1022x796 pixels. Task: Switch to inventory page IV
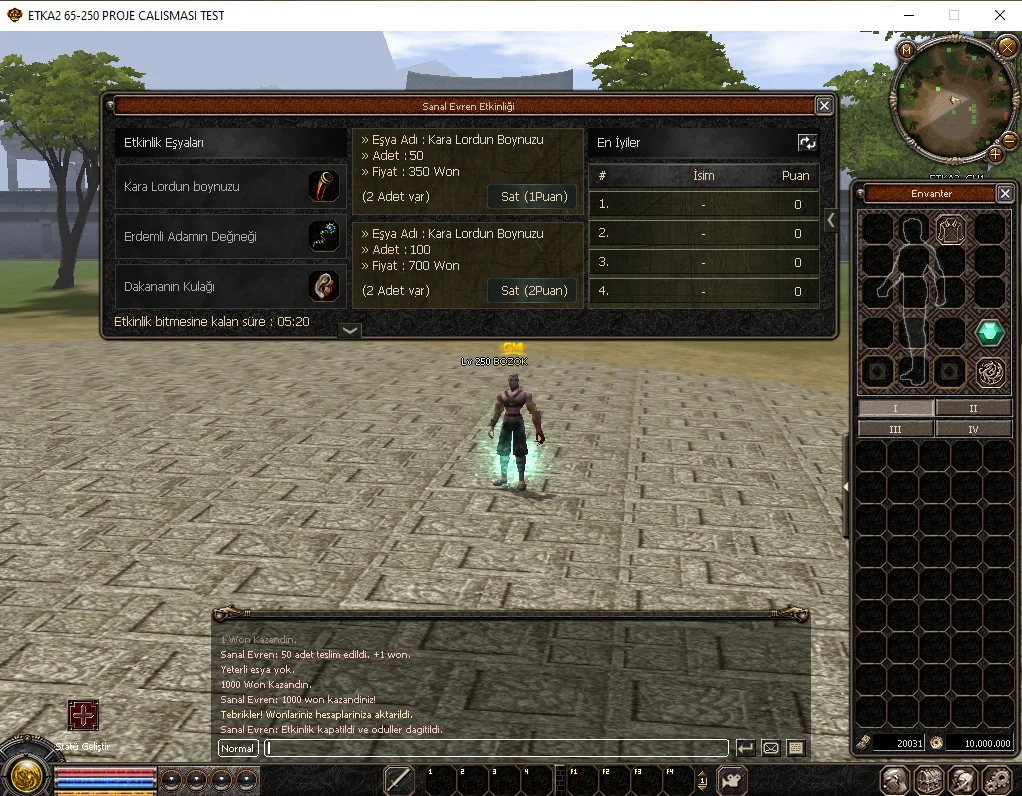973,429
